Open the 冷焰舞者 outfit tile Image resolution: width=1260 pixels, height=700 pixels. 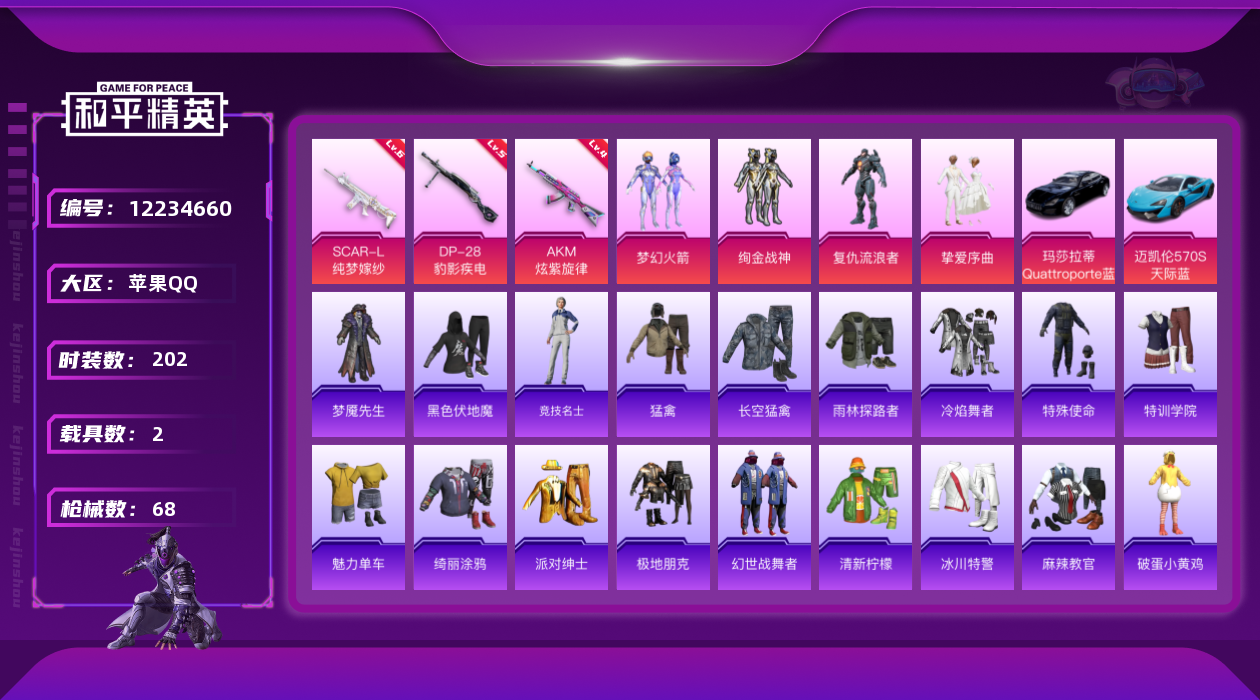pyautogui.click(x=967, y=364)
